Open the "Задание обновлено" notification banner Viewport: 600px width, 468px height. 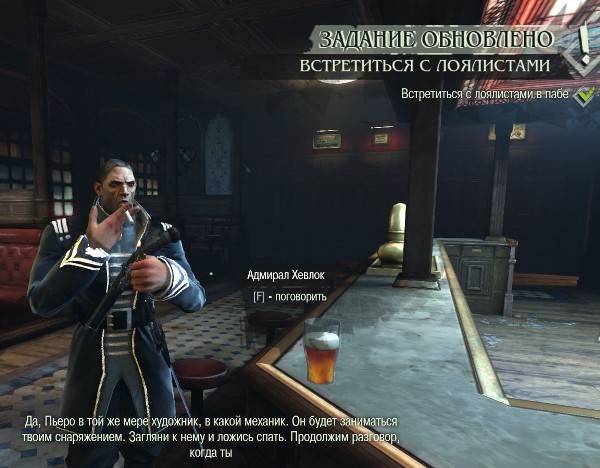[x=435, y=39]
